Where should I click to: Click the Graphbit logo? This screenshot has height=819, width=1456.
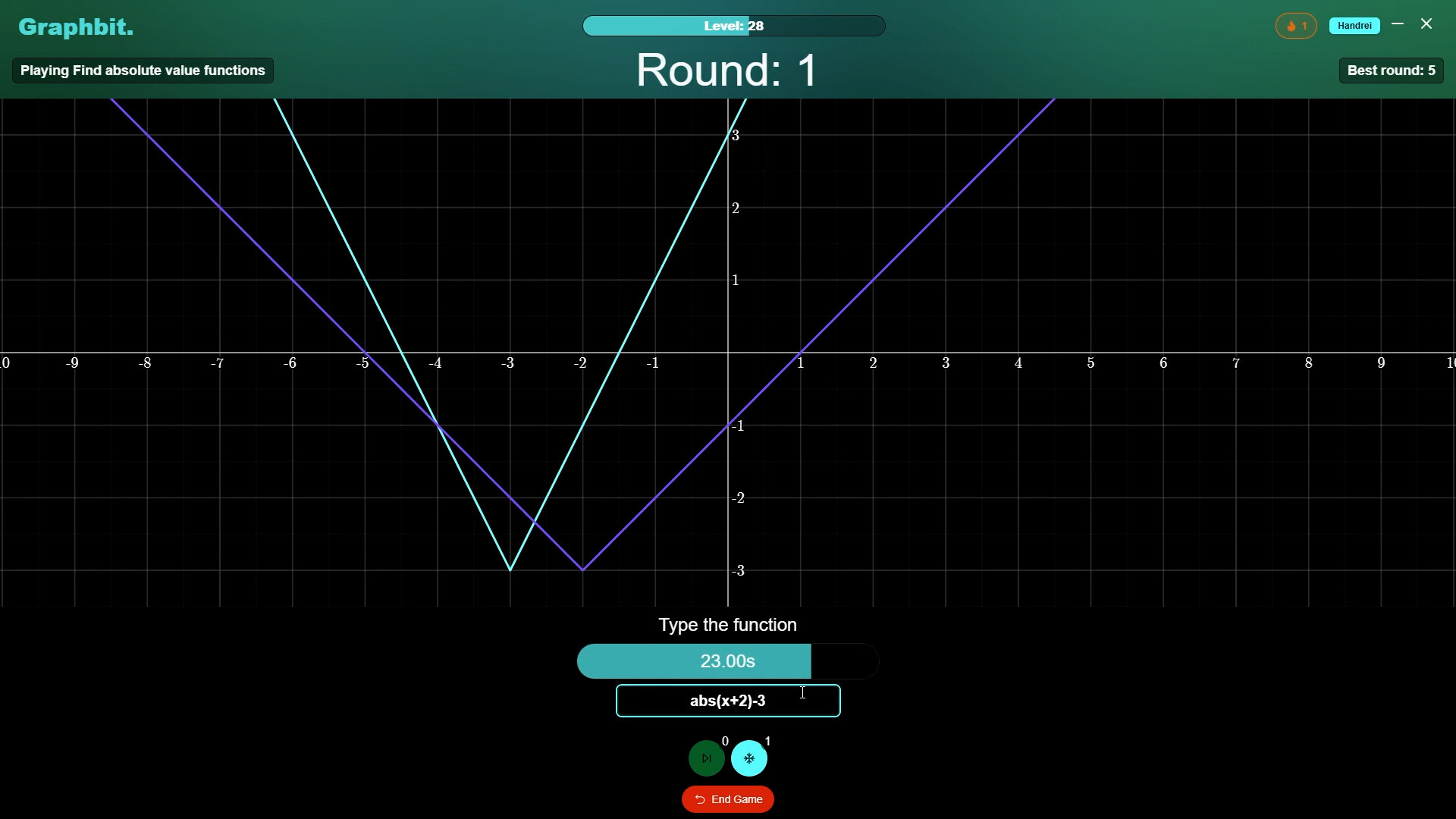coord(74,27)
